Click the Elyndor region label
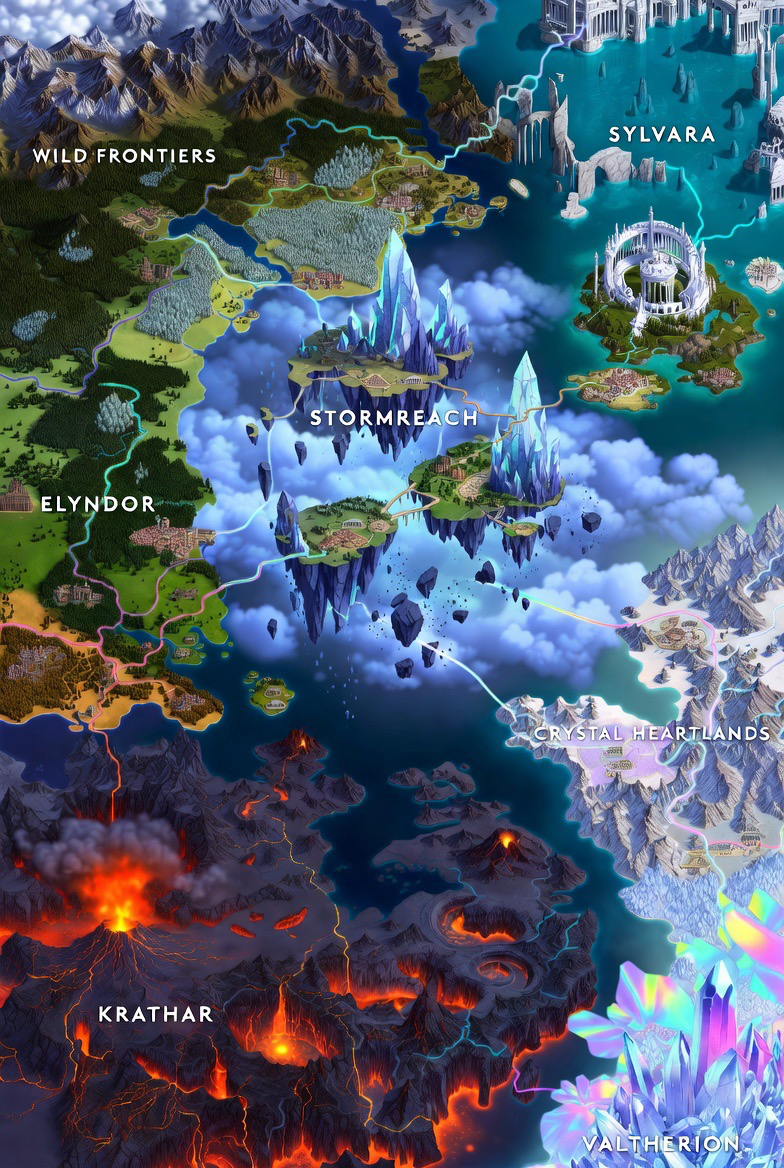The height and width of the screenshot is (1168, 784). (98, 504)
